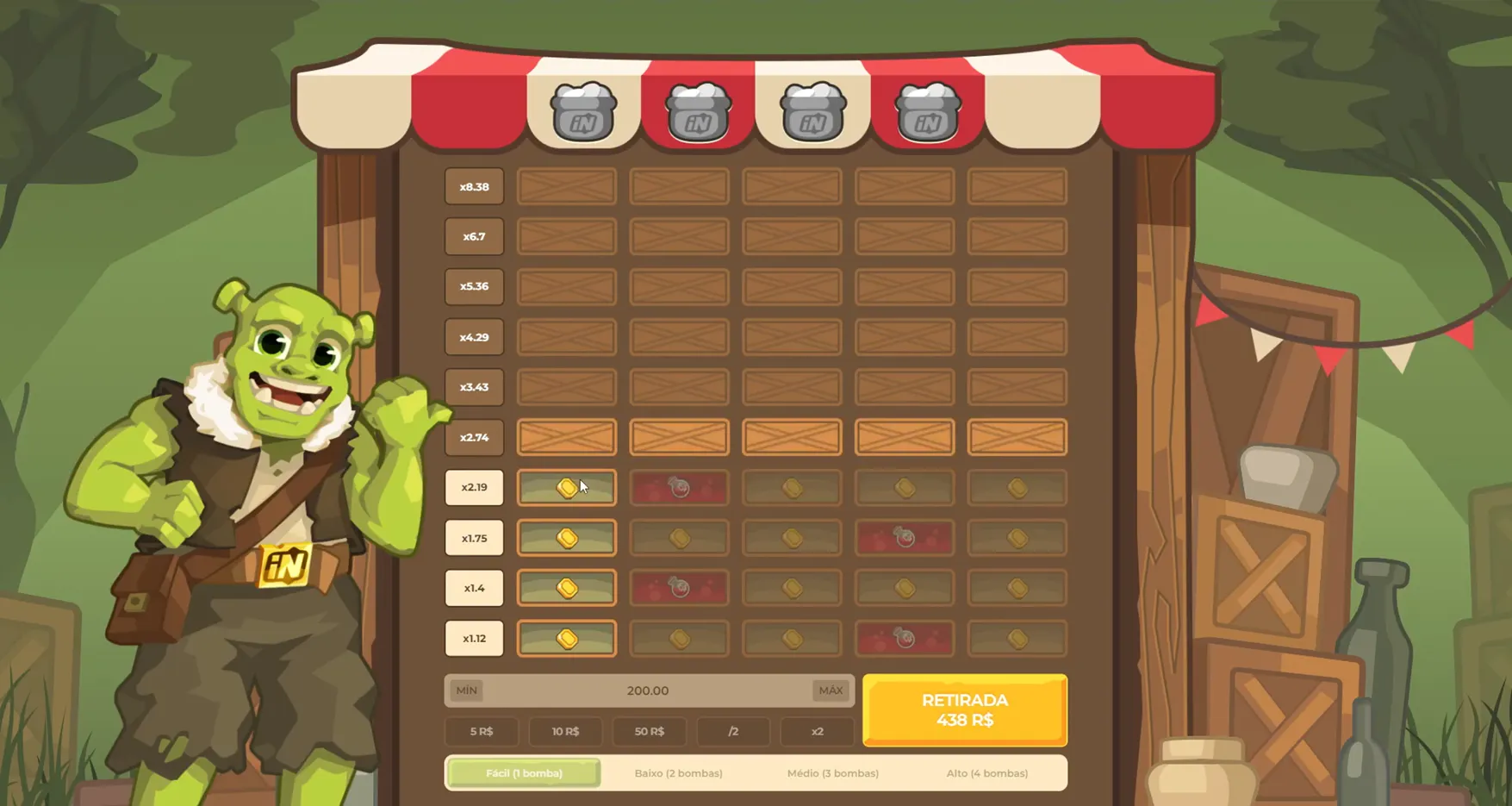Choose Baixo (2 bombas) difficulty

click(x=677, y=773)
